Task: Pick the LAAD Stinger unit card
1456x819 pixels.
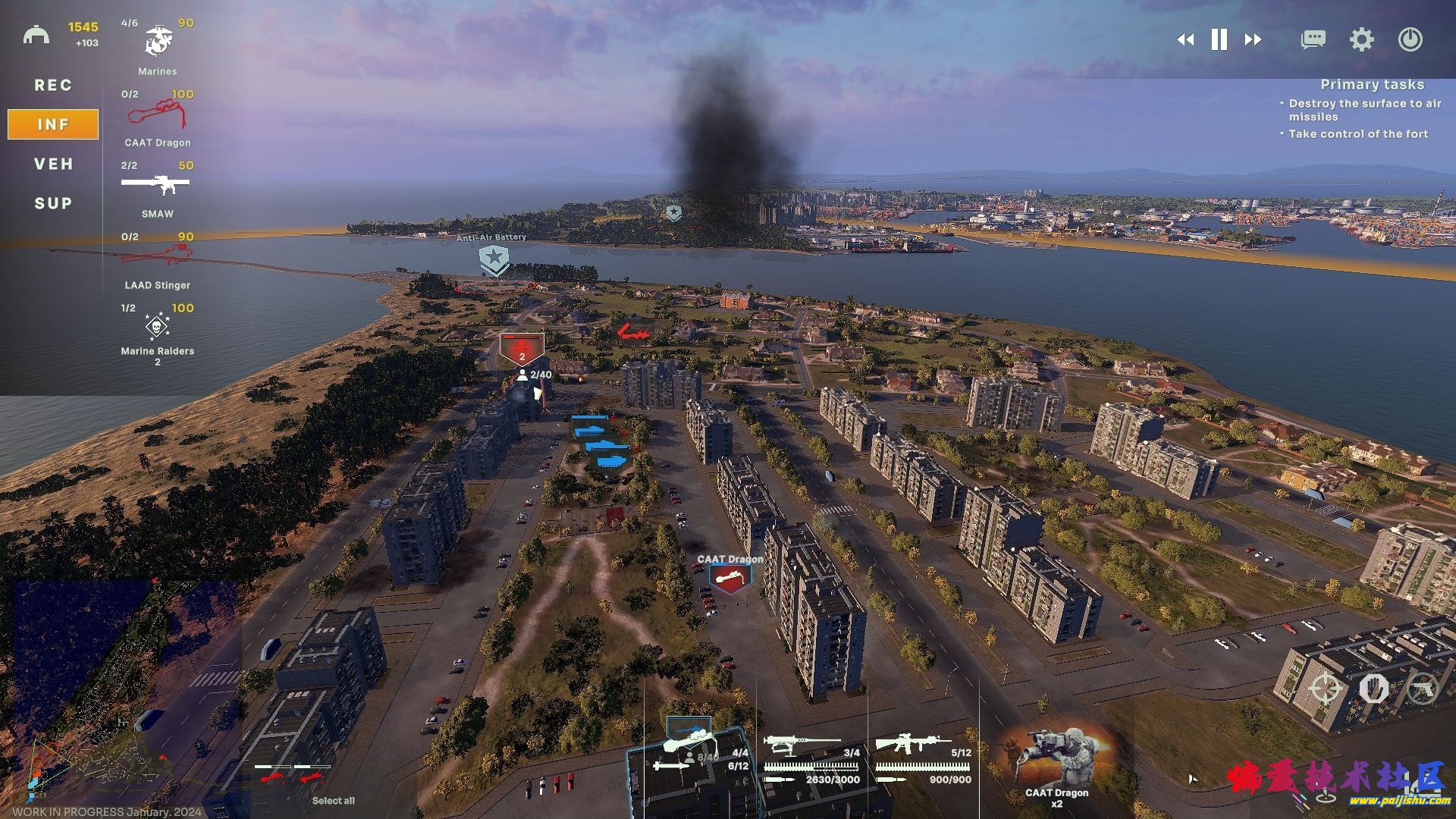Action: point(157,257)
